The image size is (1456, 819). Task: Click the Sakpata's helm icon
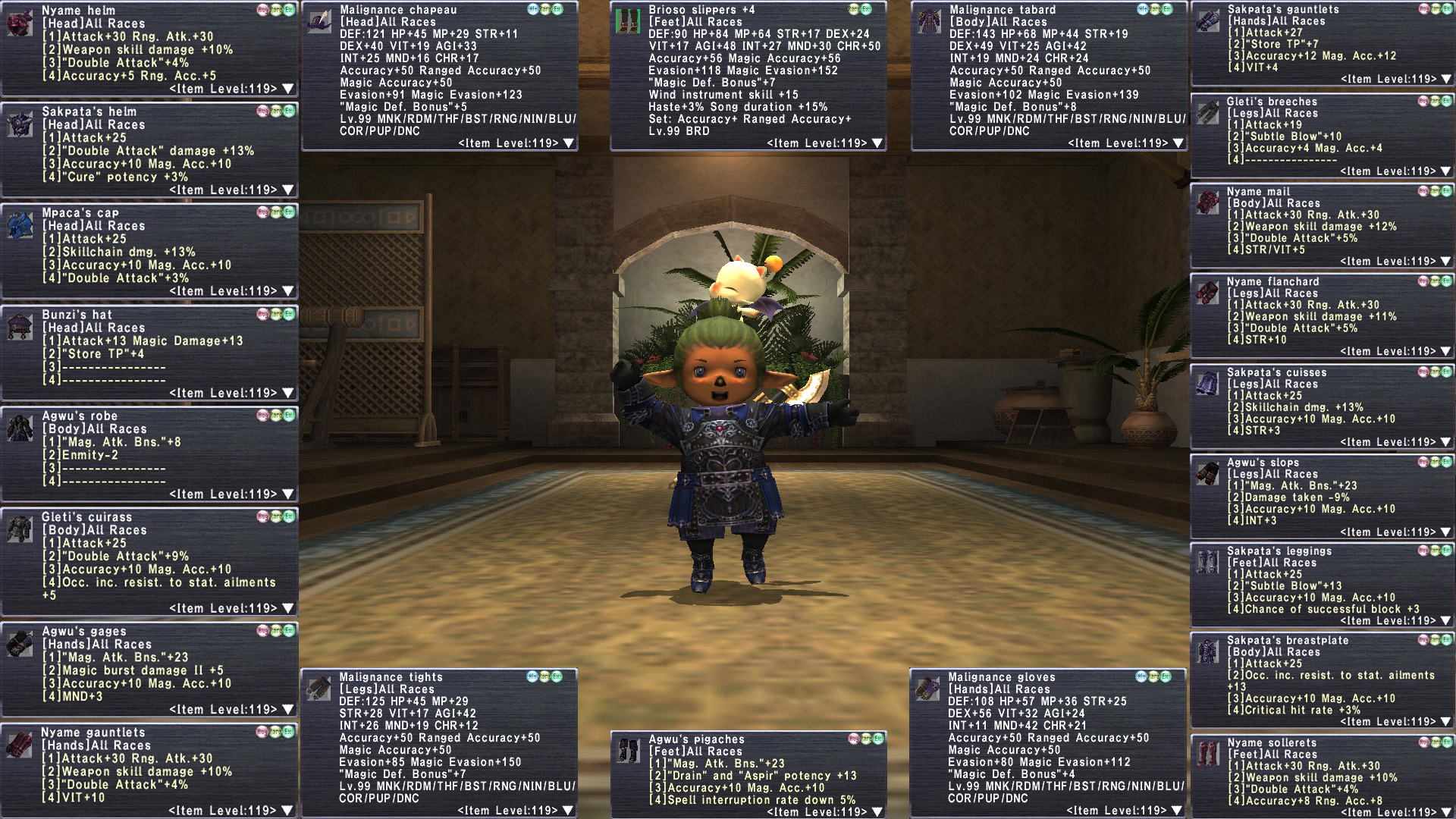point(20,124)
